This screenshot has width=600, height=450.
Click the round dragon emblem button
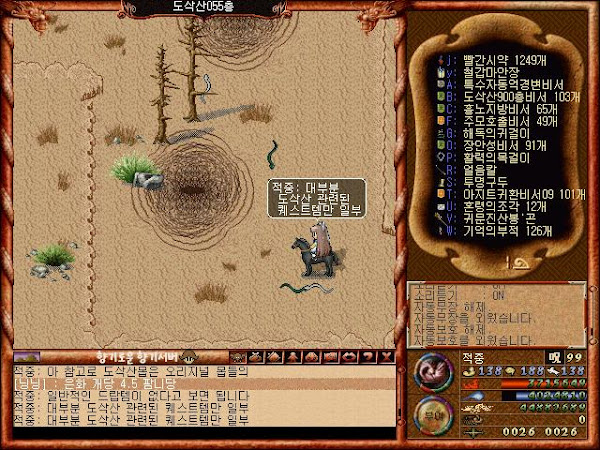[x=435, y=369]
